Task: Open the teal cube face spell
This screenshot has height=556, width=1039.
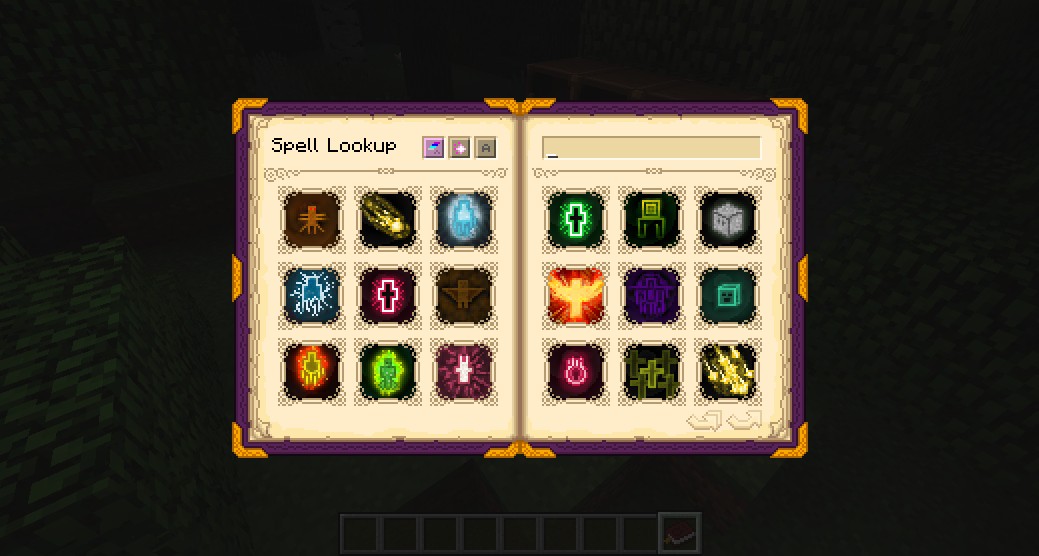Action: click(x=728, y=295)
